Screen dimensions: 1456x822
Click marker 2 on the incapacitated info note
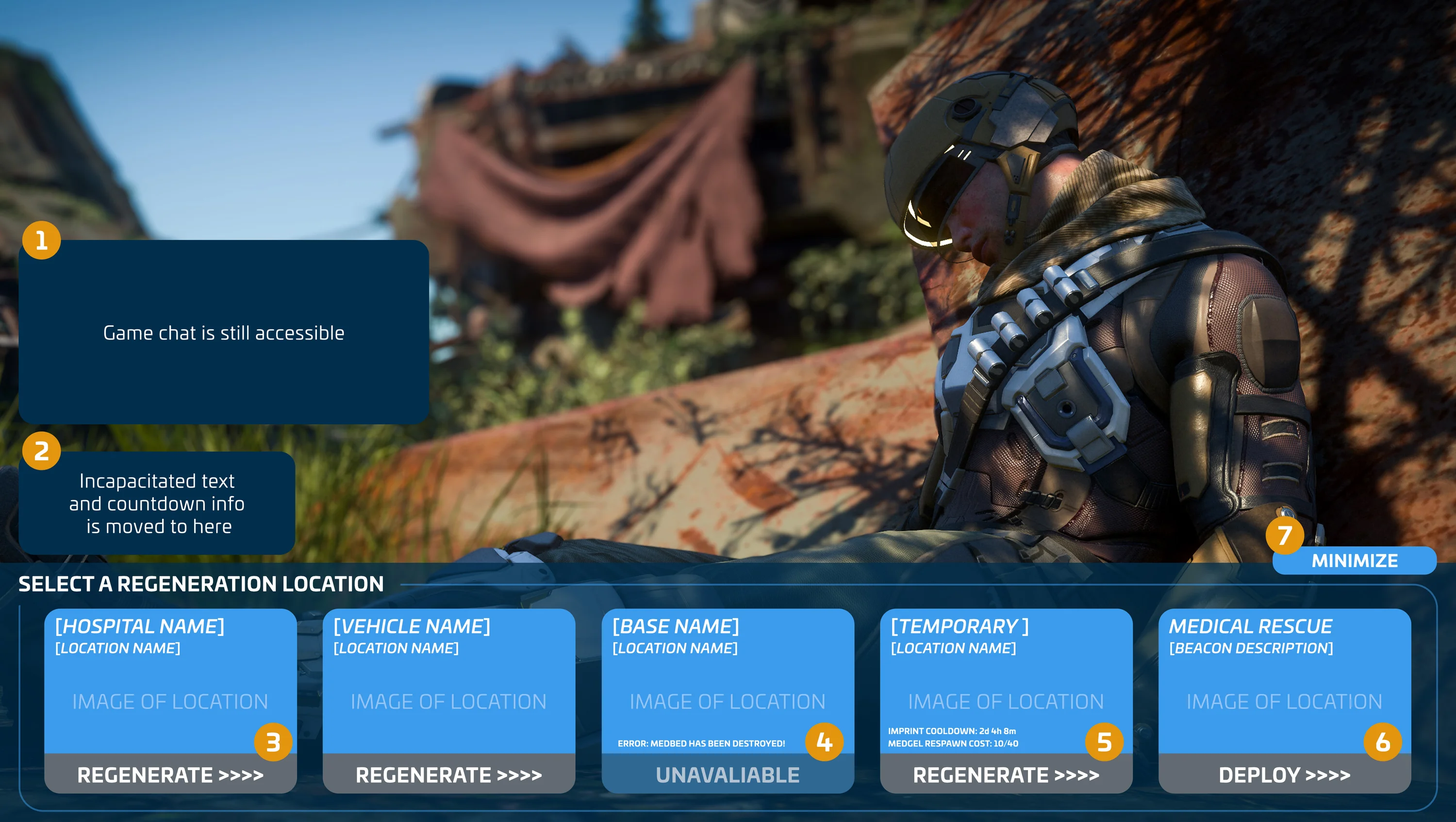click(42, 450)
